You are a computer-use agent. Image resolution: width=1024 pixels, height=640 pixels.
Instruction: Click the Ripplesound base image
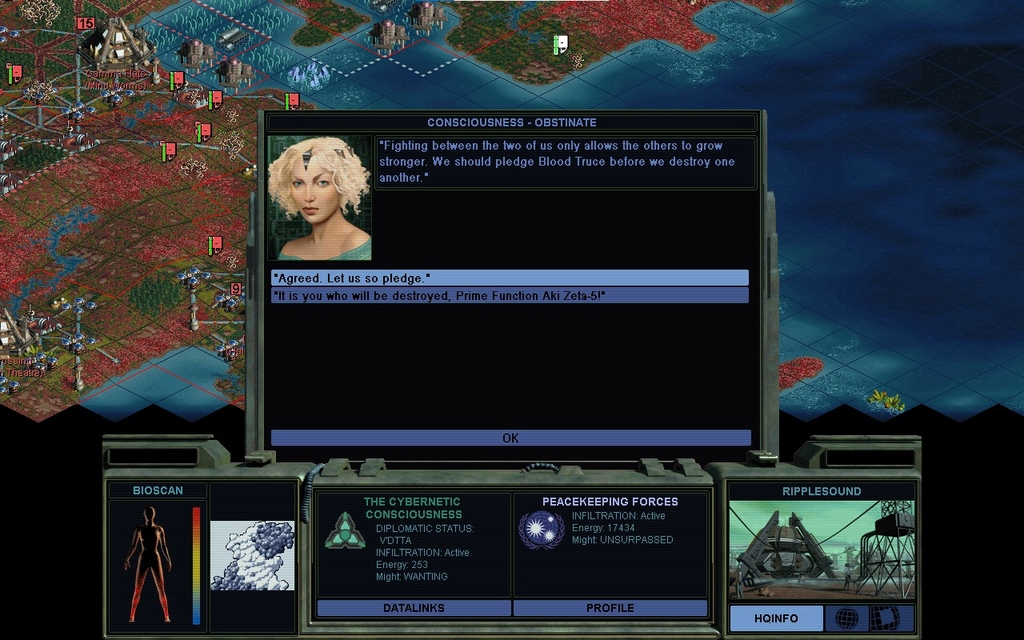[x=820, y=549]
